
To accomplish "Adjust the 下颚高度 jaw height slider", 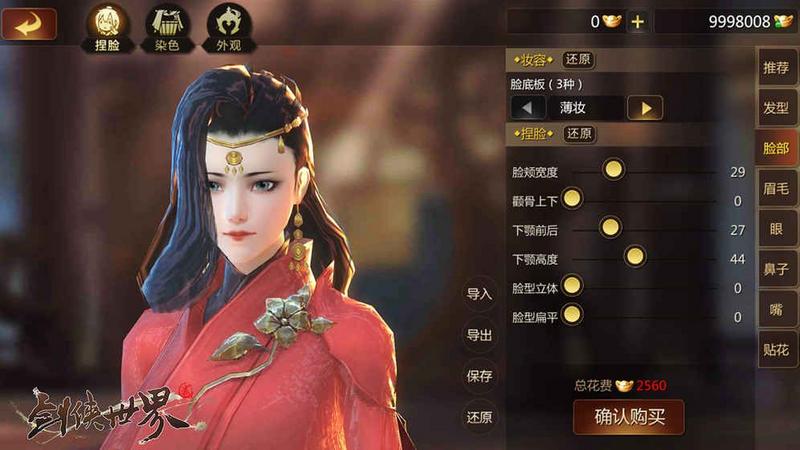I will point(634,257).
